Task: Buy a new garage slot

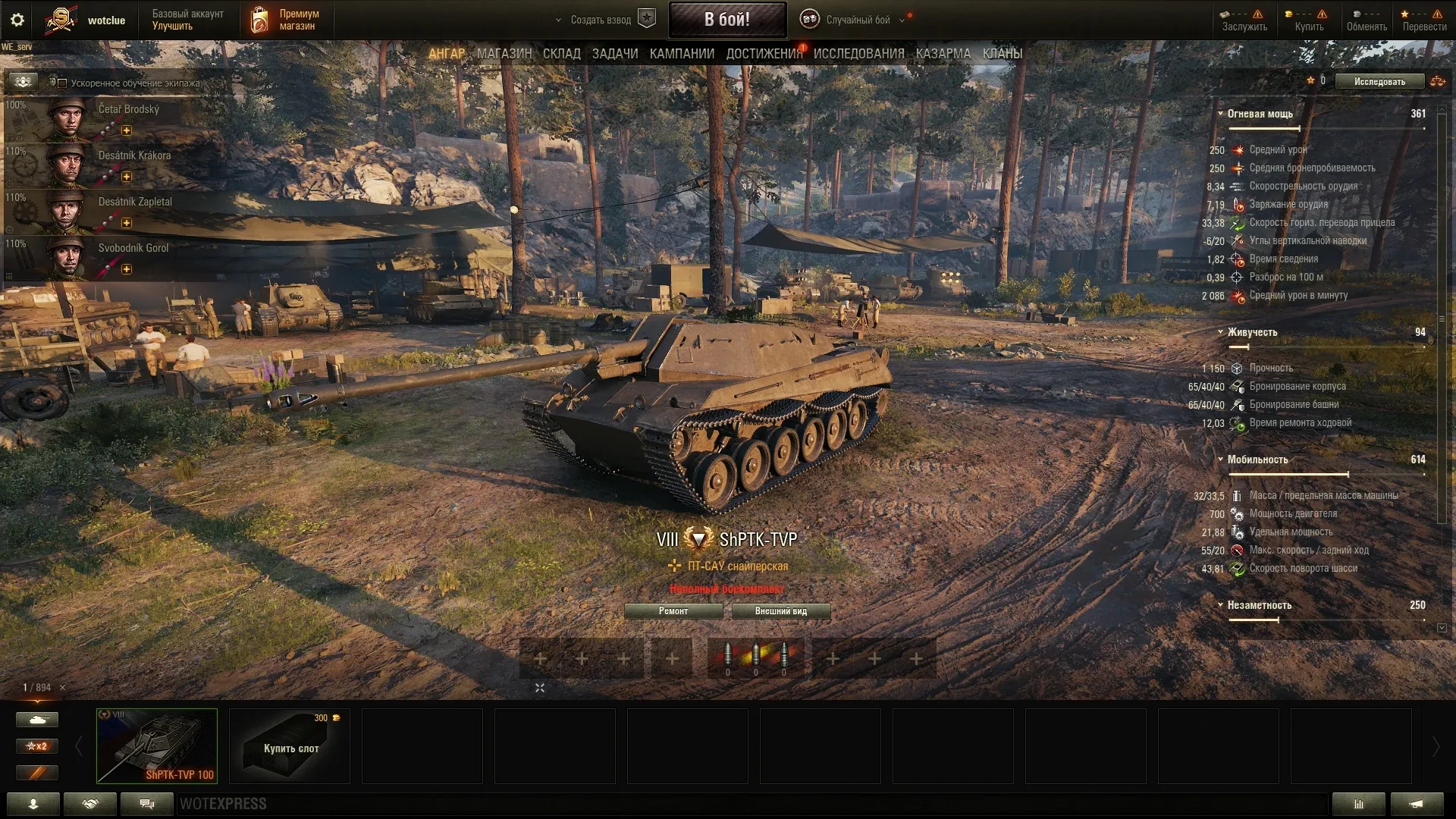Action: click(x=290, y=745)
